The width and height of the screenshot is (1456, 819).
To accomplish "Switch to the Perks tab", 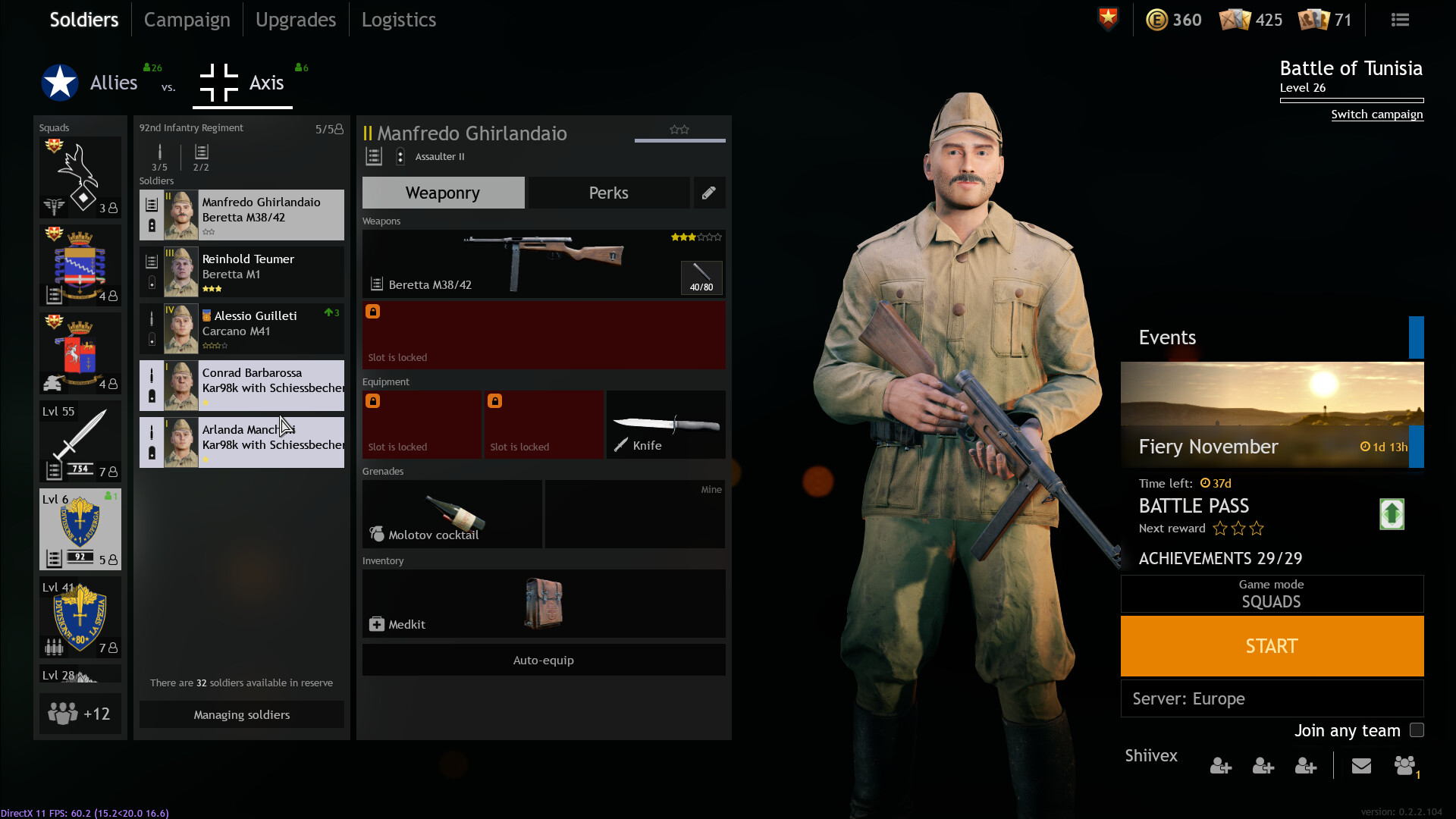I will (608, 193).
